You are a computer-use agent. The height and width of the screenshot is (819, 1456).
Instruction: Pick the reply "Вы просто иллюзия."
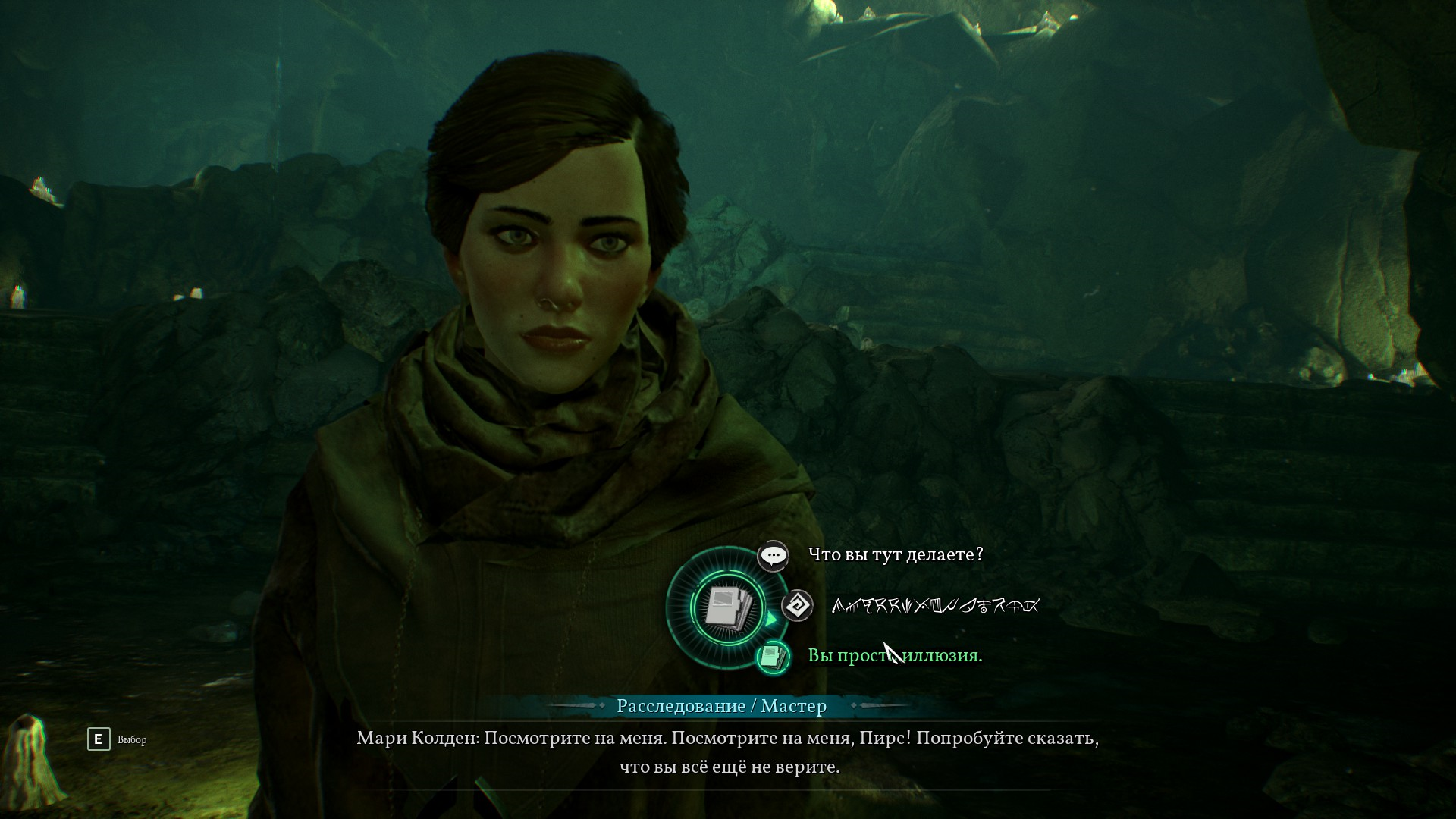pos(895,655)
